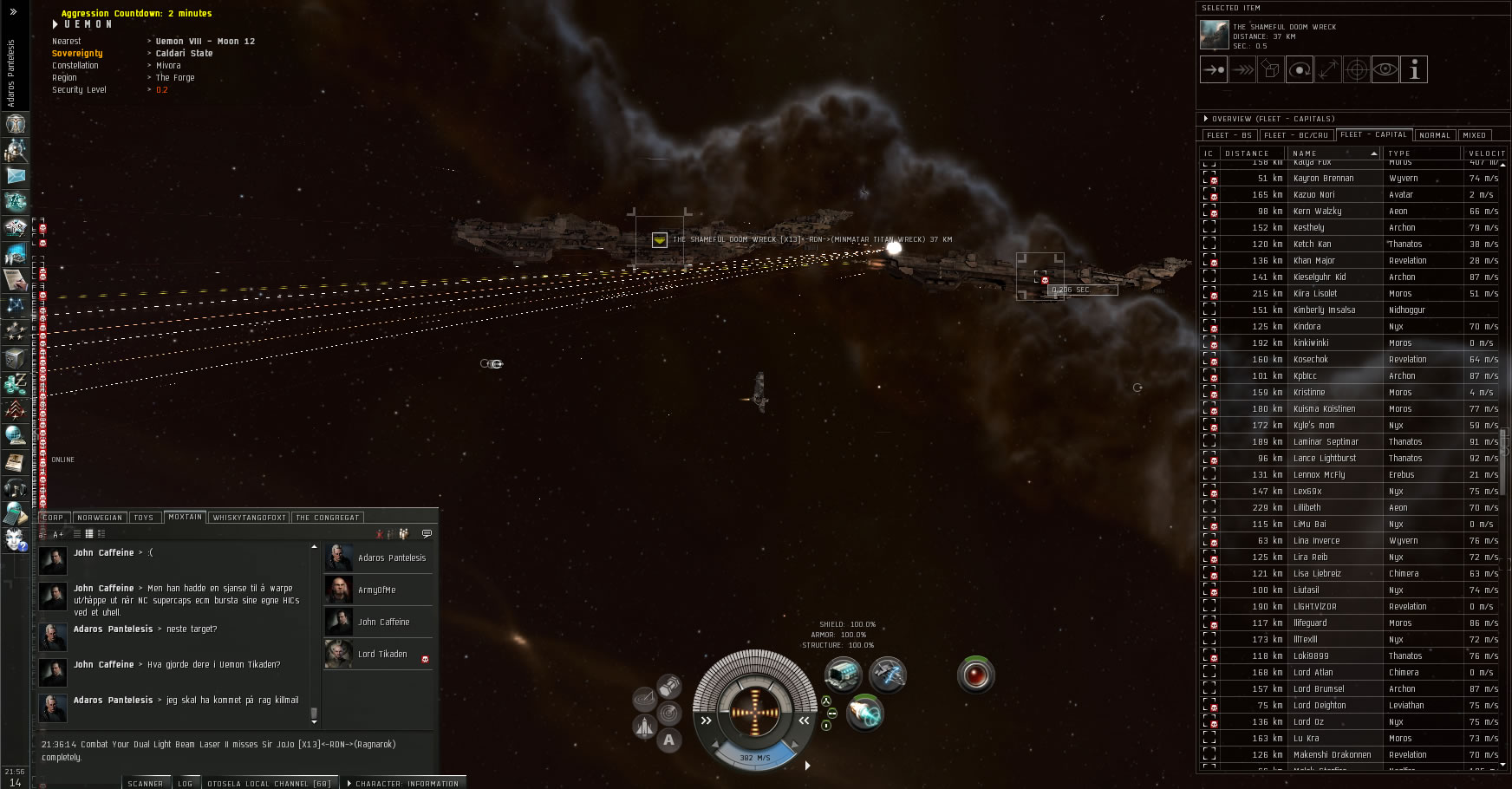Screen dimensions: 1512x789
Task: Switch overview to the Mixed tab
Action: point(1474,135)
